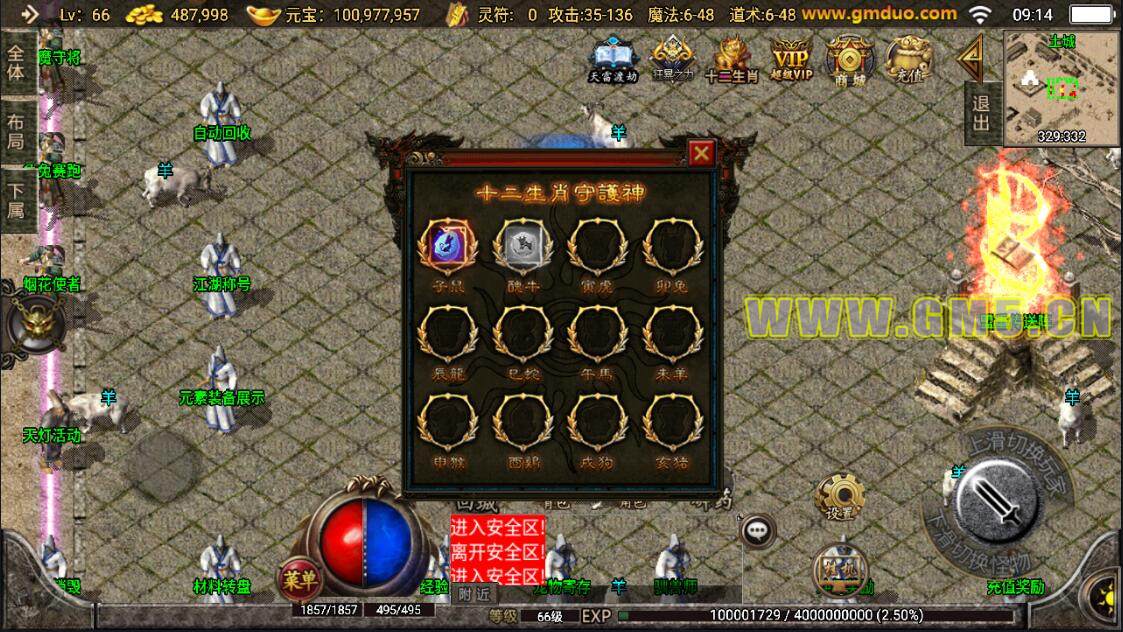Close the twelve zodiac guardian panel
This screenshot has height=632, width=1123.
pyautogui.click(x=702, y=153)
